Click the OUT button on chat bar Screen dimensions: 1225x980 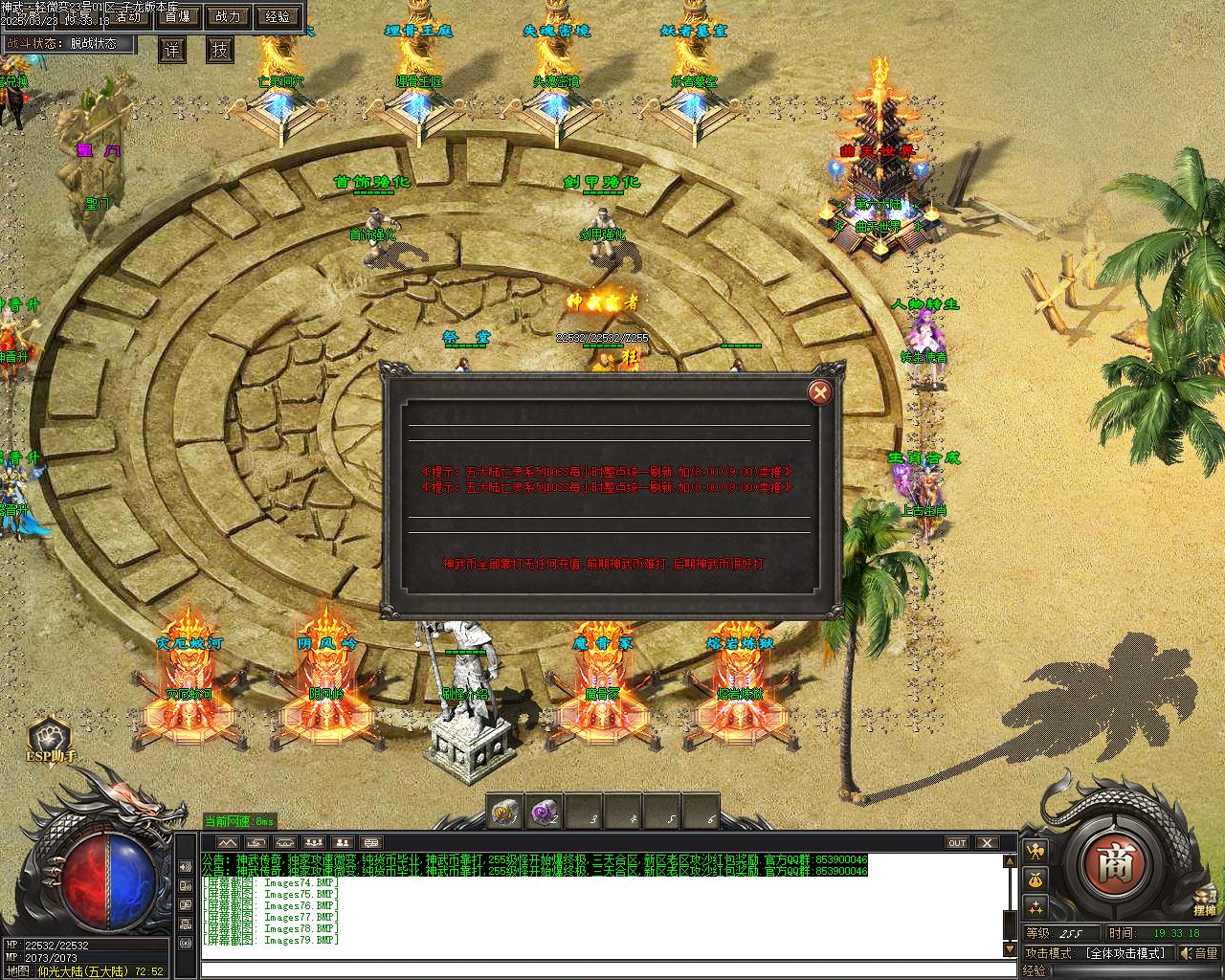click(x=957, y=843)
